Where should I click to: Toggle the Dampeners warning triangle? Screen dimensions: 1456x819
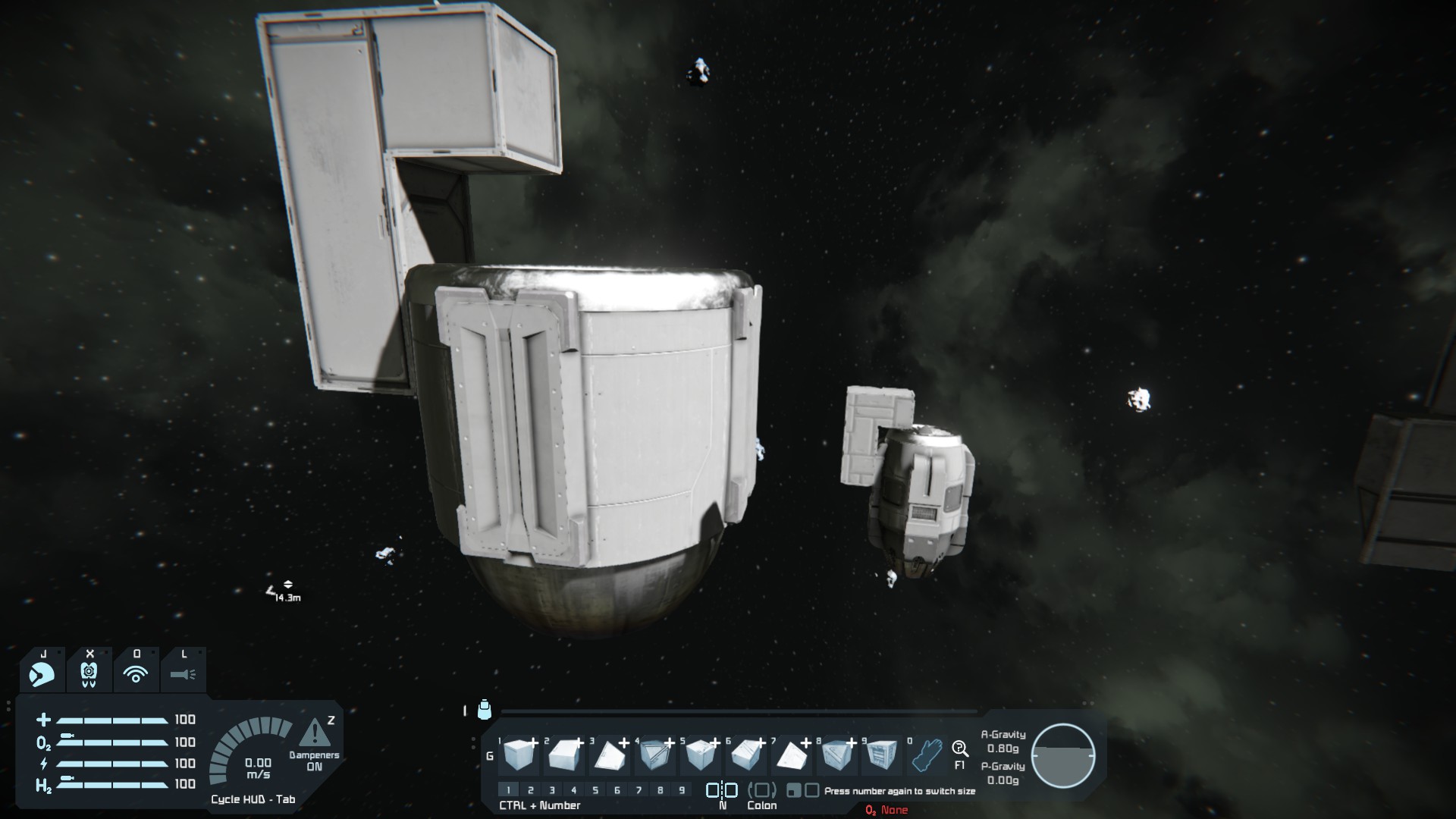pyautogui.click(x=314, y=734)
